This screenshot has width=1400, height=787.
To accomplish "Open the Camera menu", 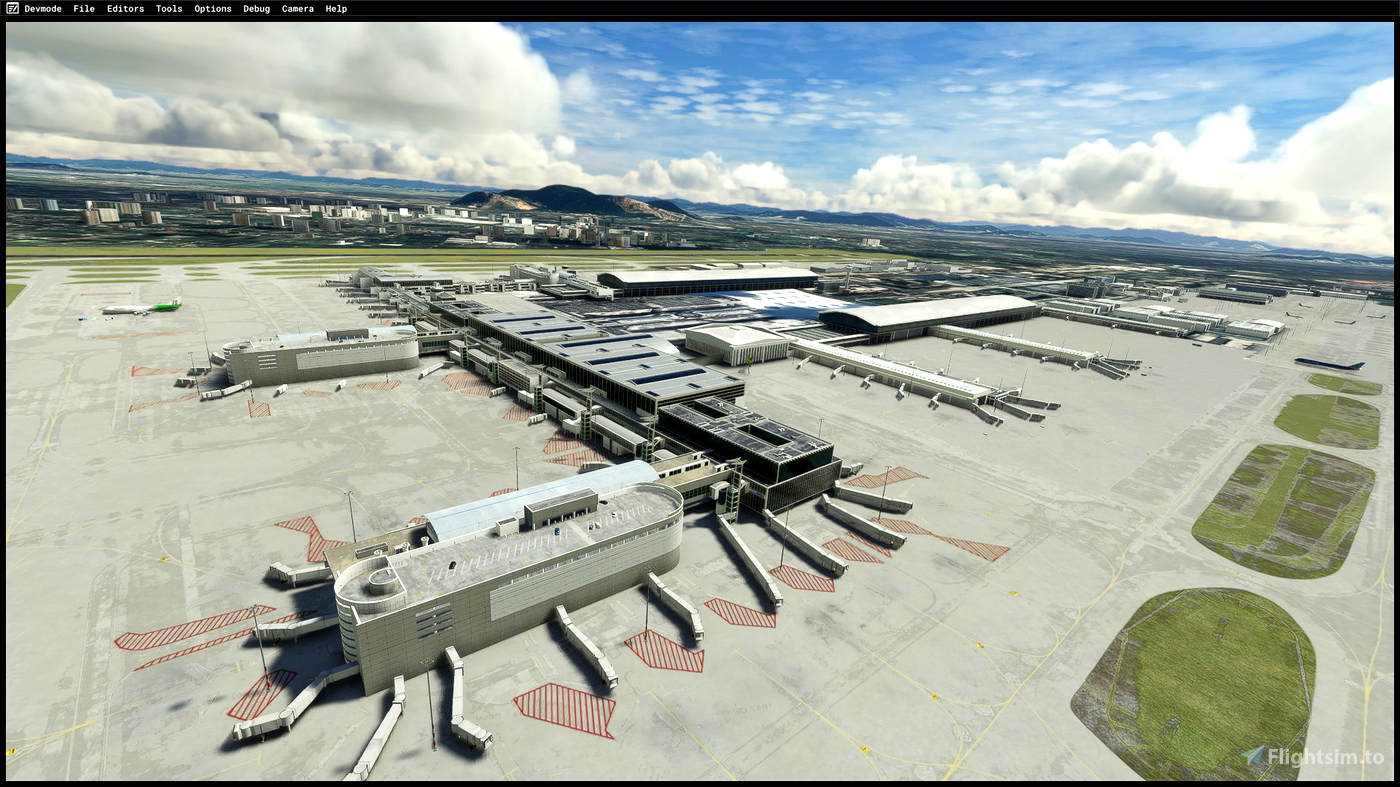I will click(x=297, y=8).
